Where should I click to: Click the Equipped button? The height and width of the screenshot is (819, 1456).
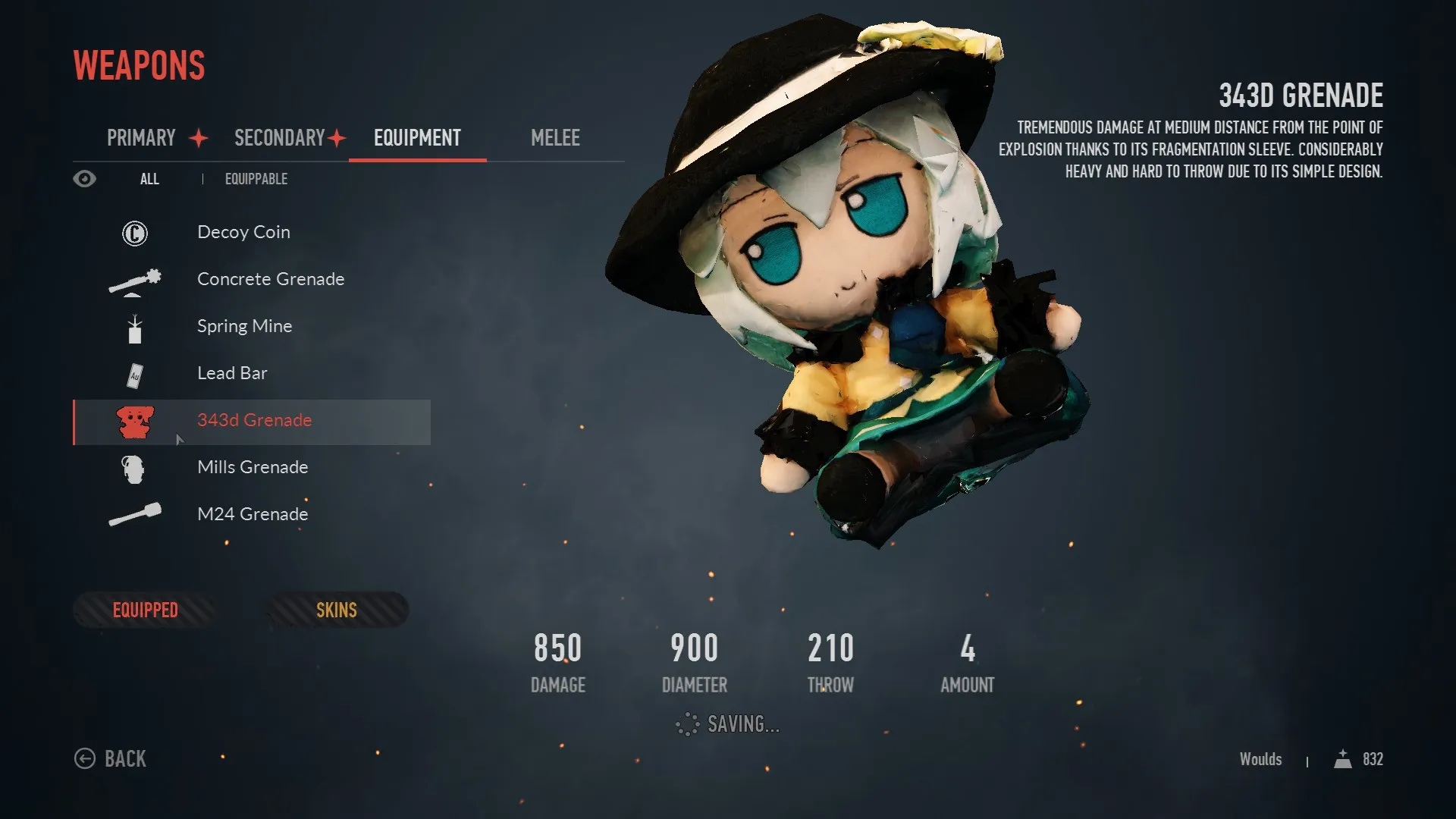click(x=145, y=610)
